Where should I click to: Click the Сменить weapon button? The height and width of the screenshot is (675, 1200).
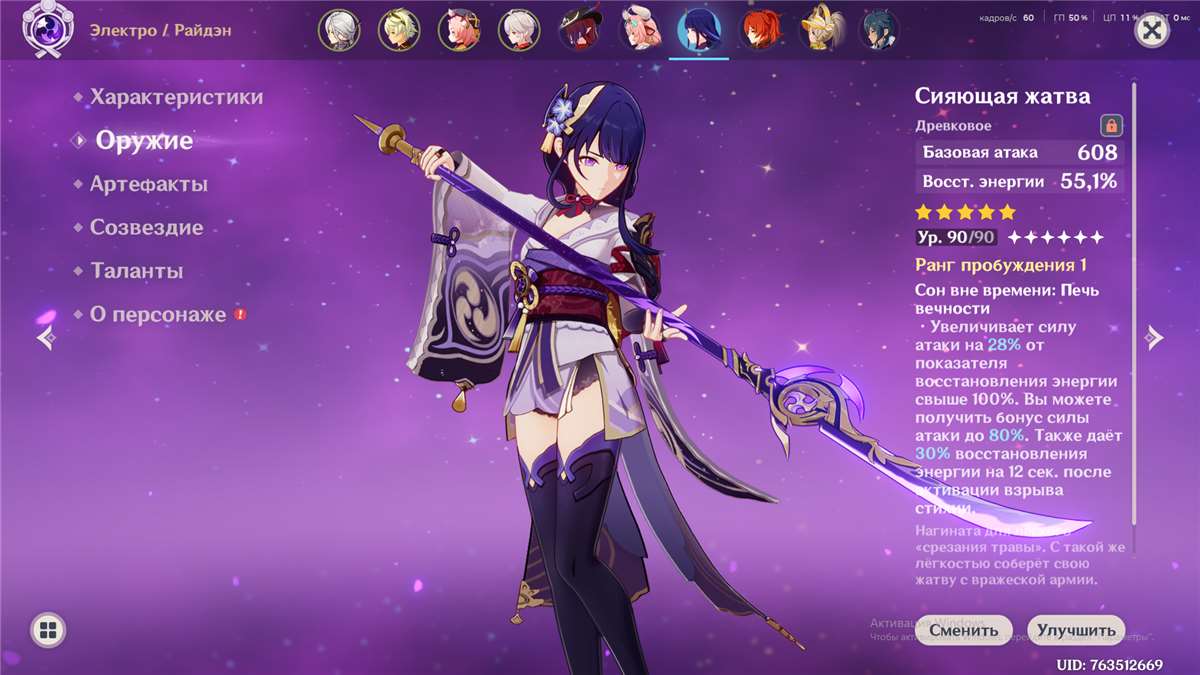click(963, 630)
